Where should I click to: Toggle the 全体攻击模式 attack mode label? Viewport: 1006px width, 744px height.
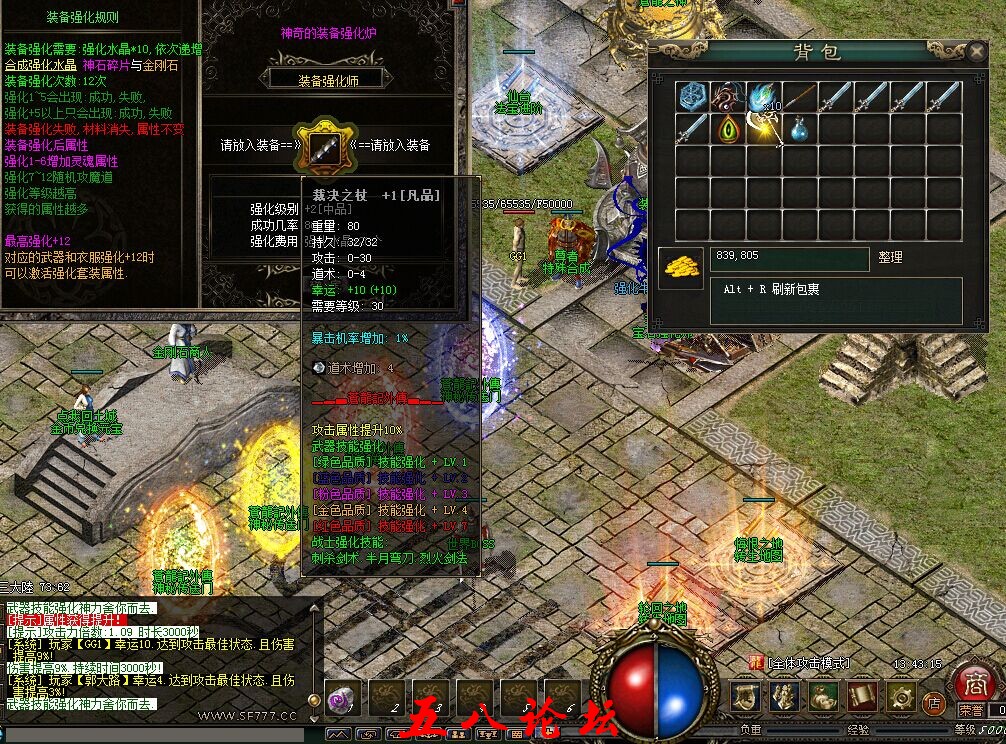click(808, 663)
